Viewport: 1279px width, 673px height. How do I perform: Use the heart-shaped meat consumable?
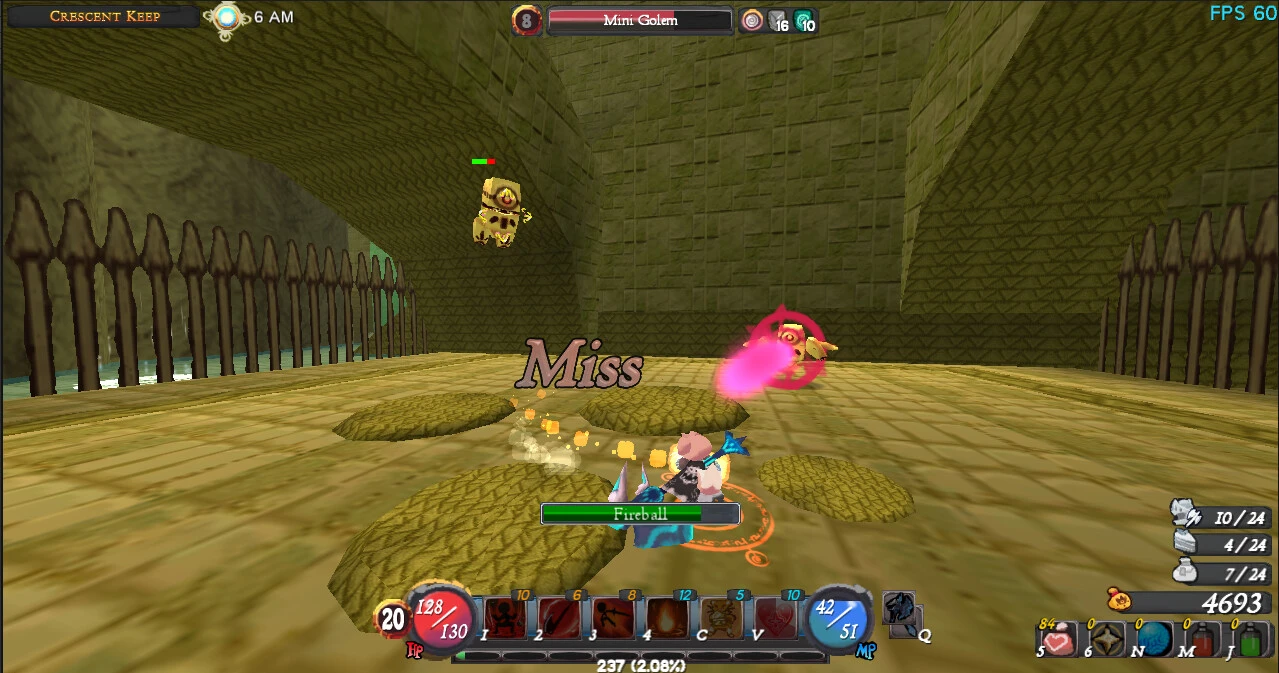tap(1058, 640)
